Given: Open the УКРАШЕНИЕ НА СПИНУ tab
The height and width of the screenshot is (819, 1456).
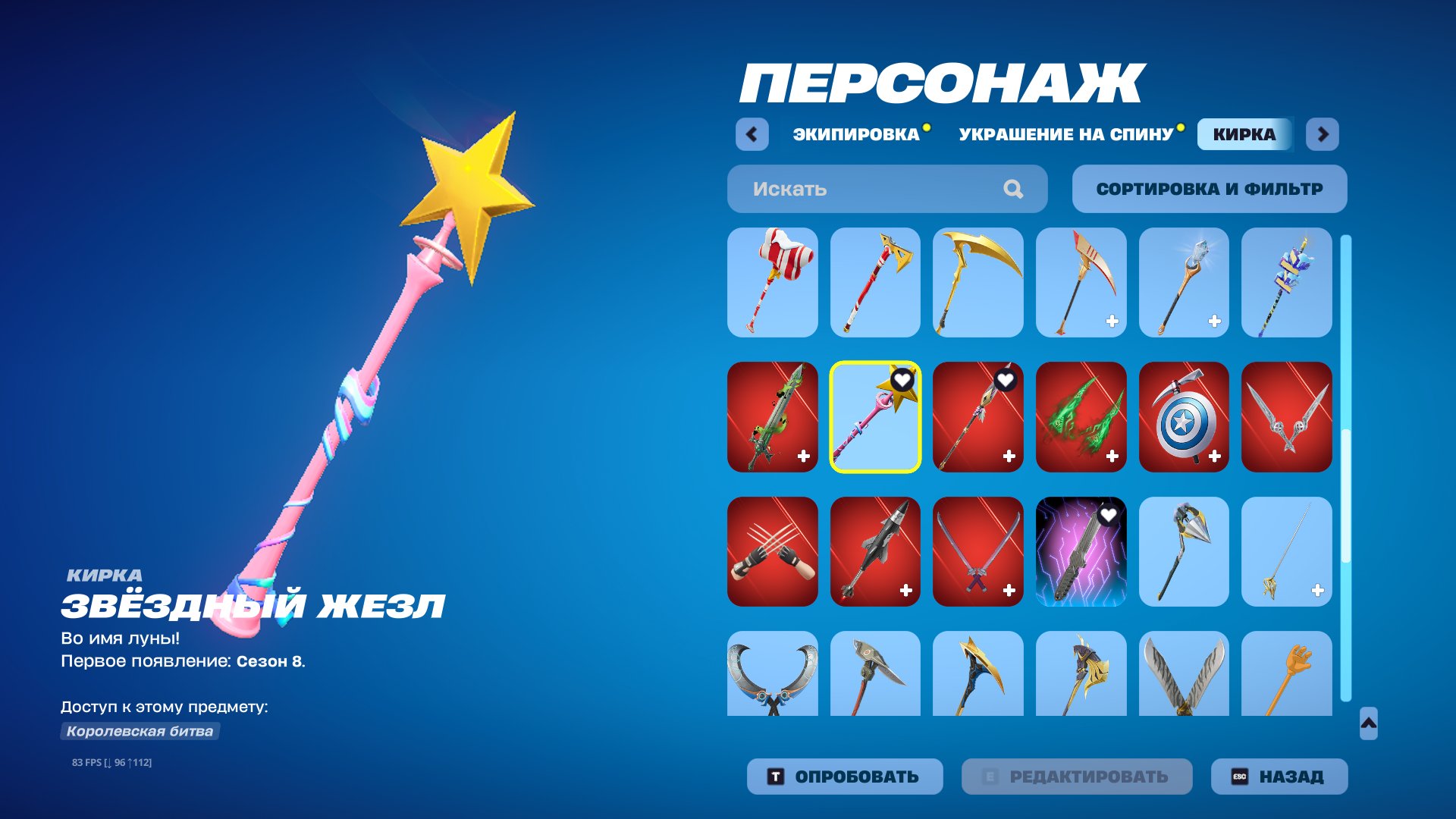Looking at the screenshot, I should 1064,133.
